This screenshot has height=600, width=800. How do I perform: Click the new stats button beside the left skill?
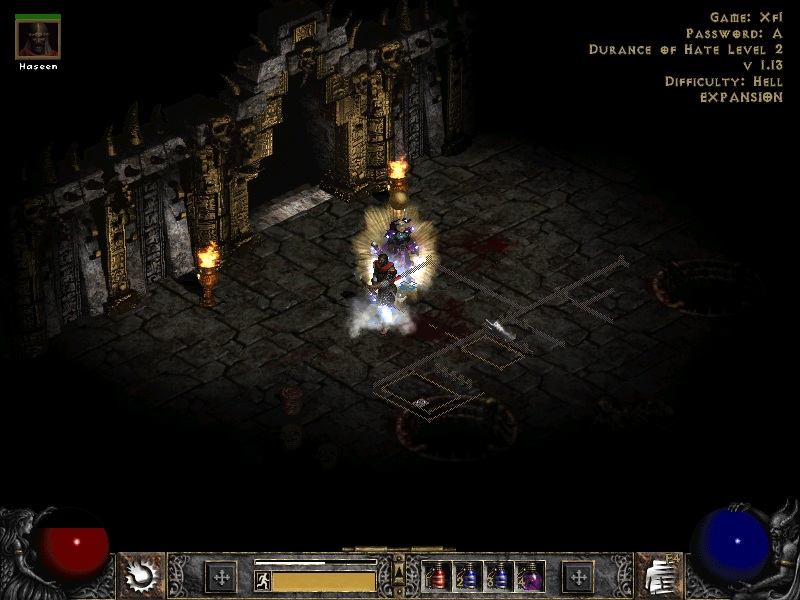(x=220, y=577)
